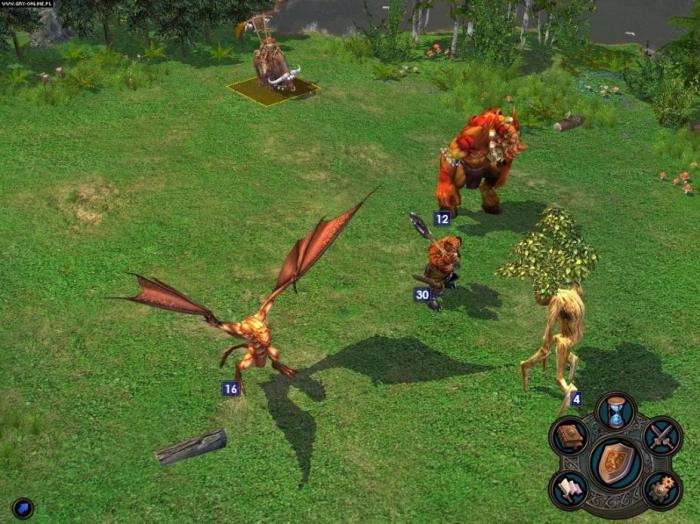Select the white flags surrender button
This screenshot has width=700, height=524.
570,488
